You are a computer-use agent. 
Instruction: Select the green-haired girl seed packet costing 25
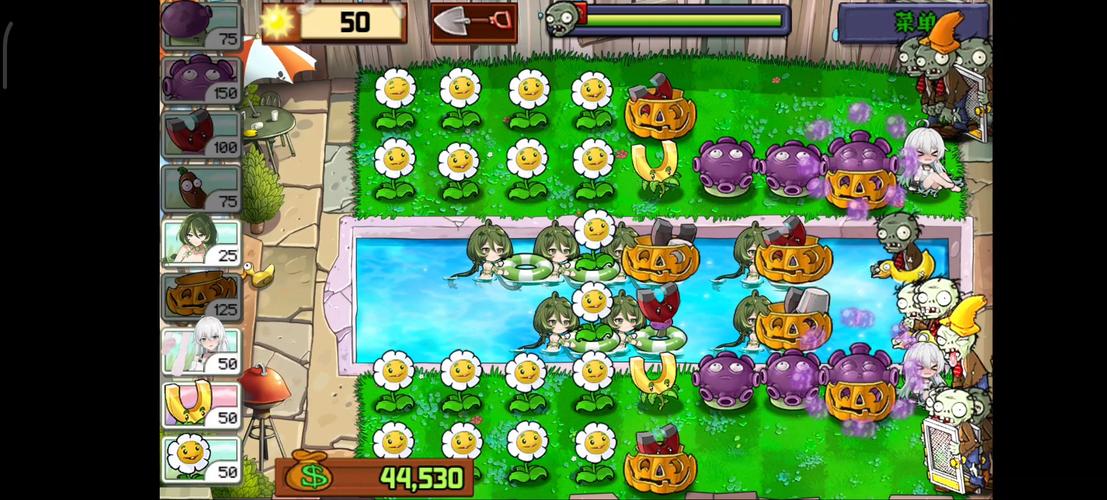coord(200,242)
